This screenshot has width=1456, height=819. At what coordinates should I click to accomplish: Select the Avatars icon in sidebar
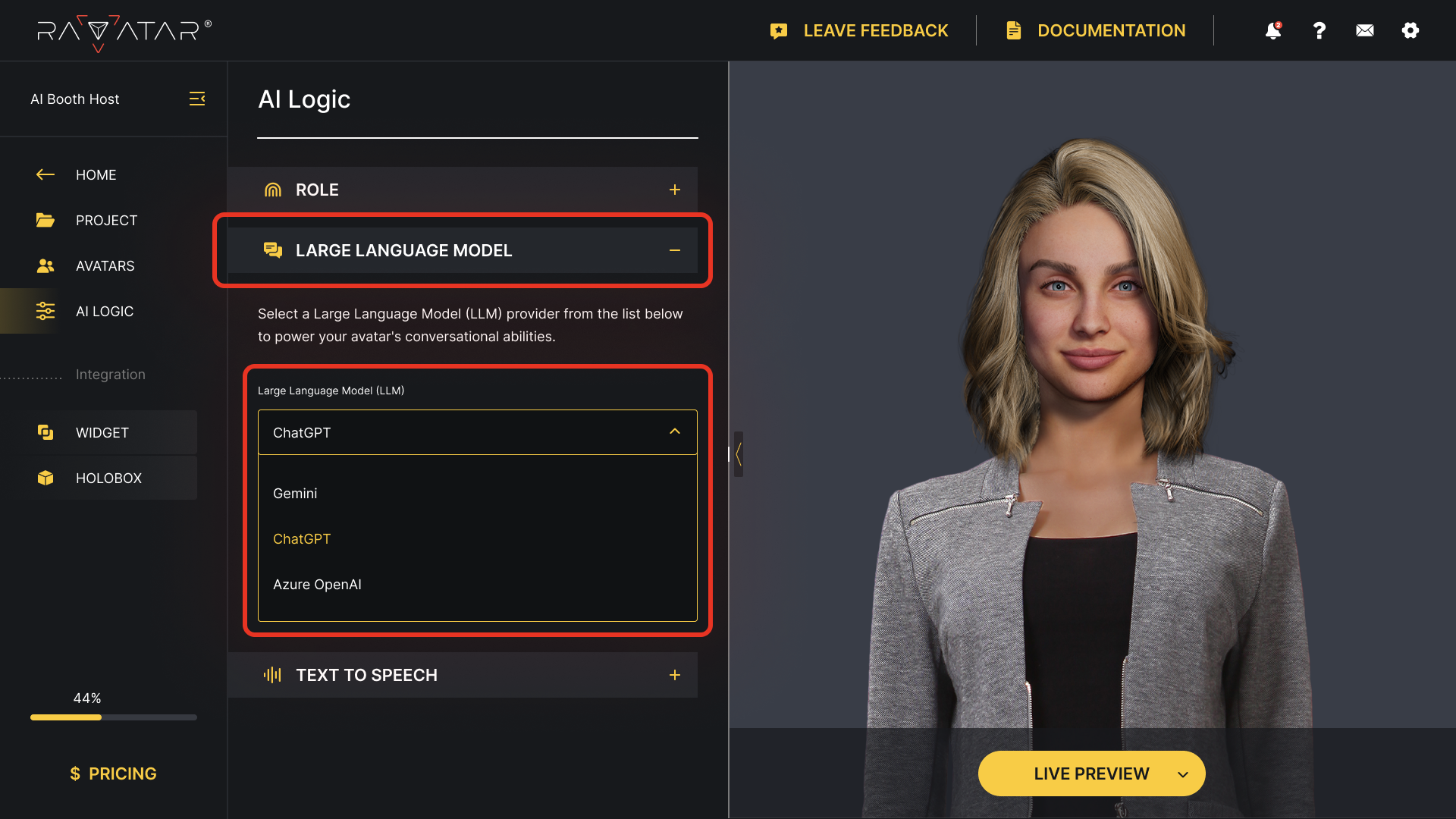pyautogui.click(x=45, y=265)
